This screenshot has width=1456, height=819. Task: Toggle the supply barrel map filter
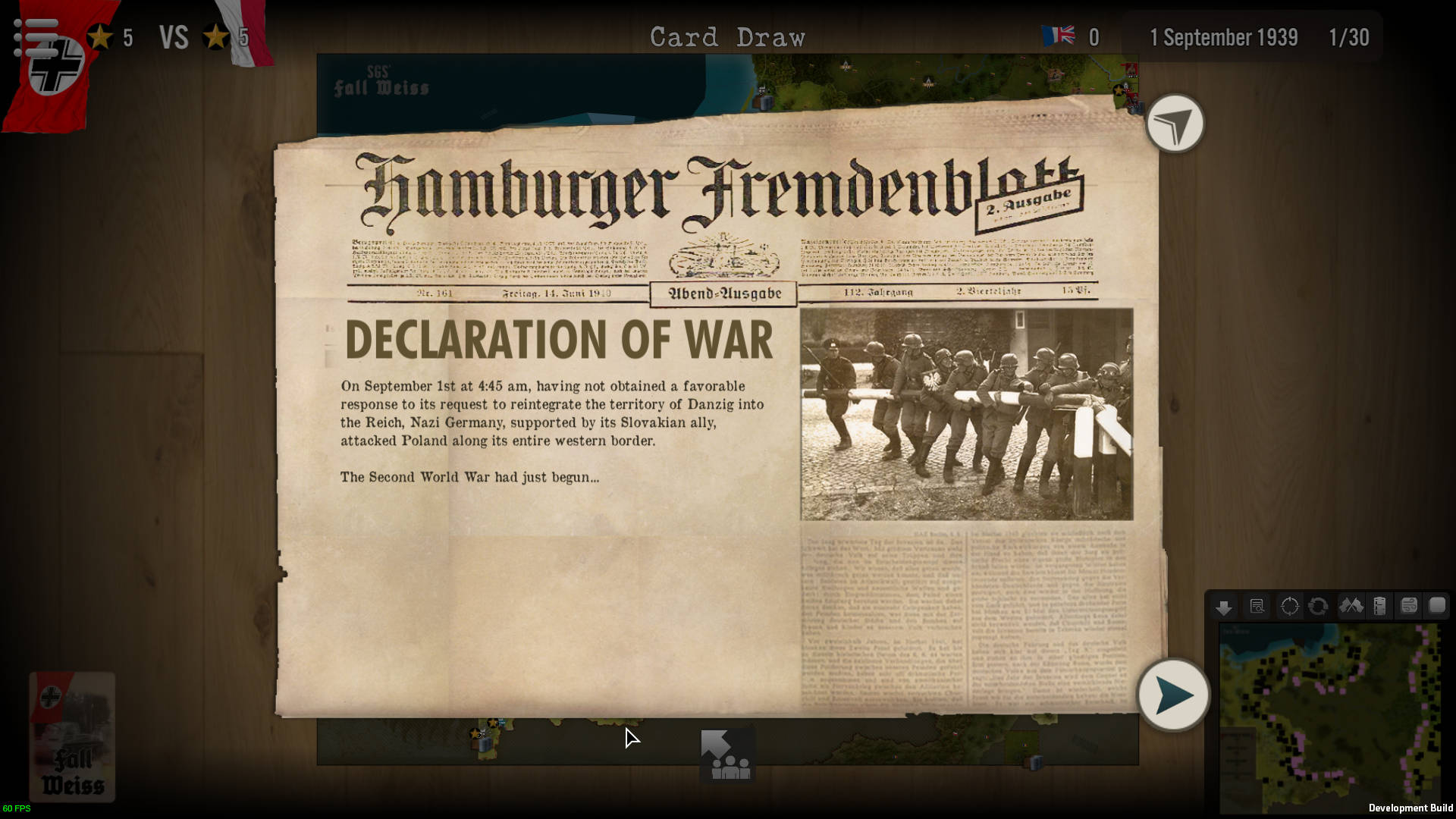pyautogui.click(x=1380, y=606)
